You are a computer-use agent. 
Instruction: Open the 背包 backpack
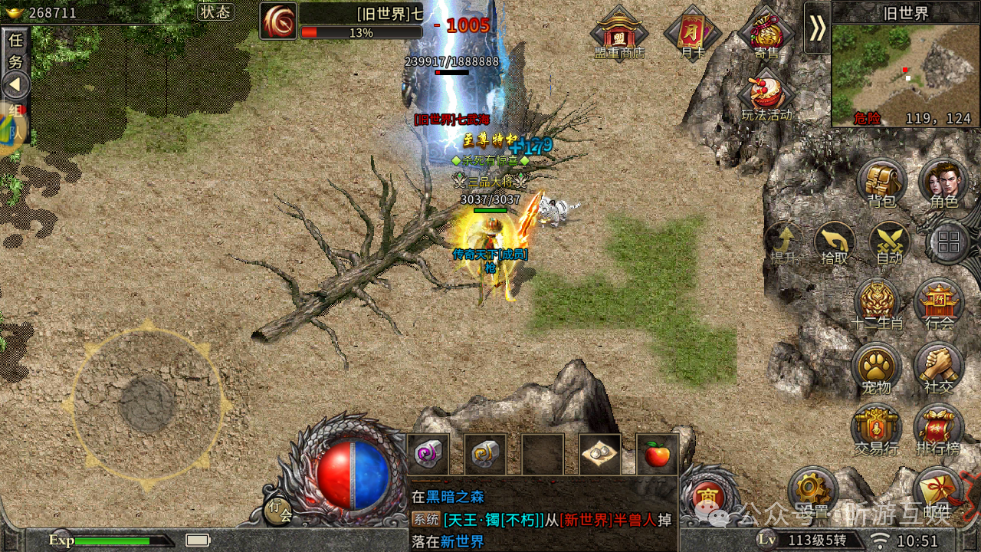[881, 184]
